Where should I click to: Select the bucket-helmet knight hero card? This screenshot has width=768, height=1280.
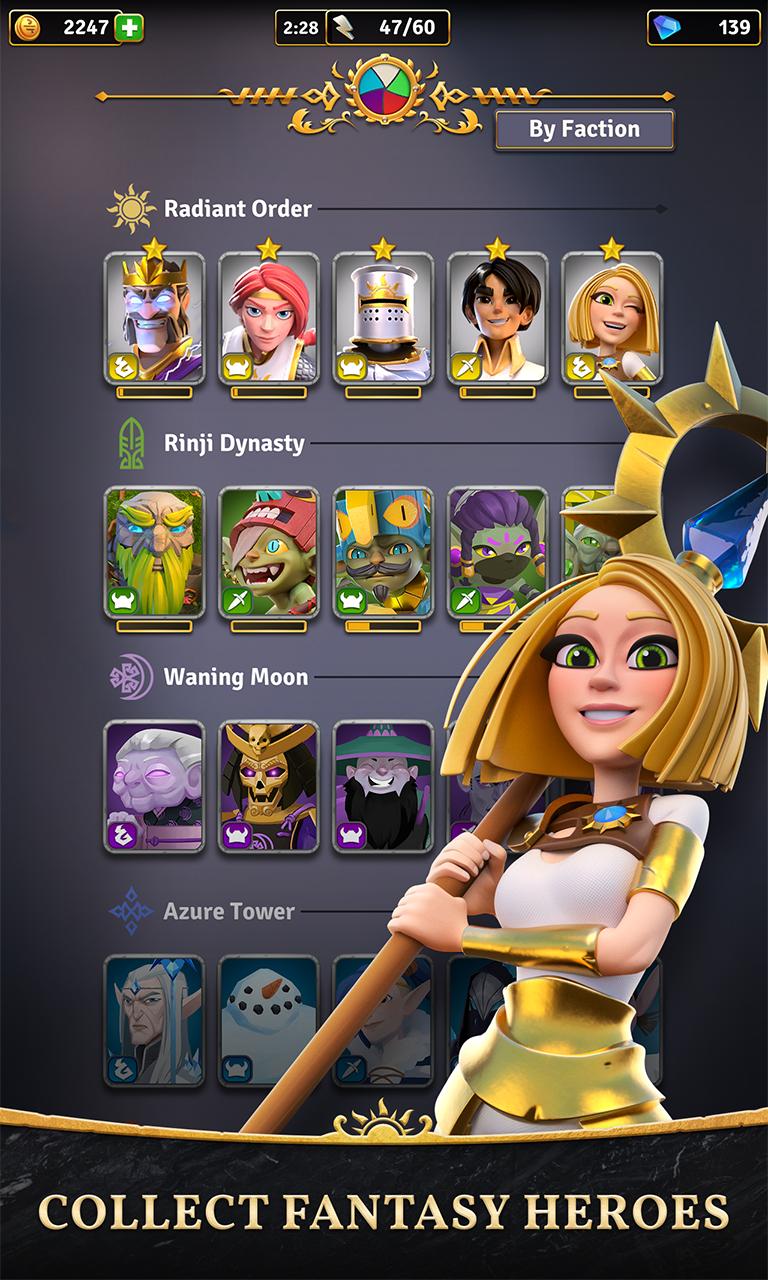(x=383, y=318)
